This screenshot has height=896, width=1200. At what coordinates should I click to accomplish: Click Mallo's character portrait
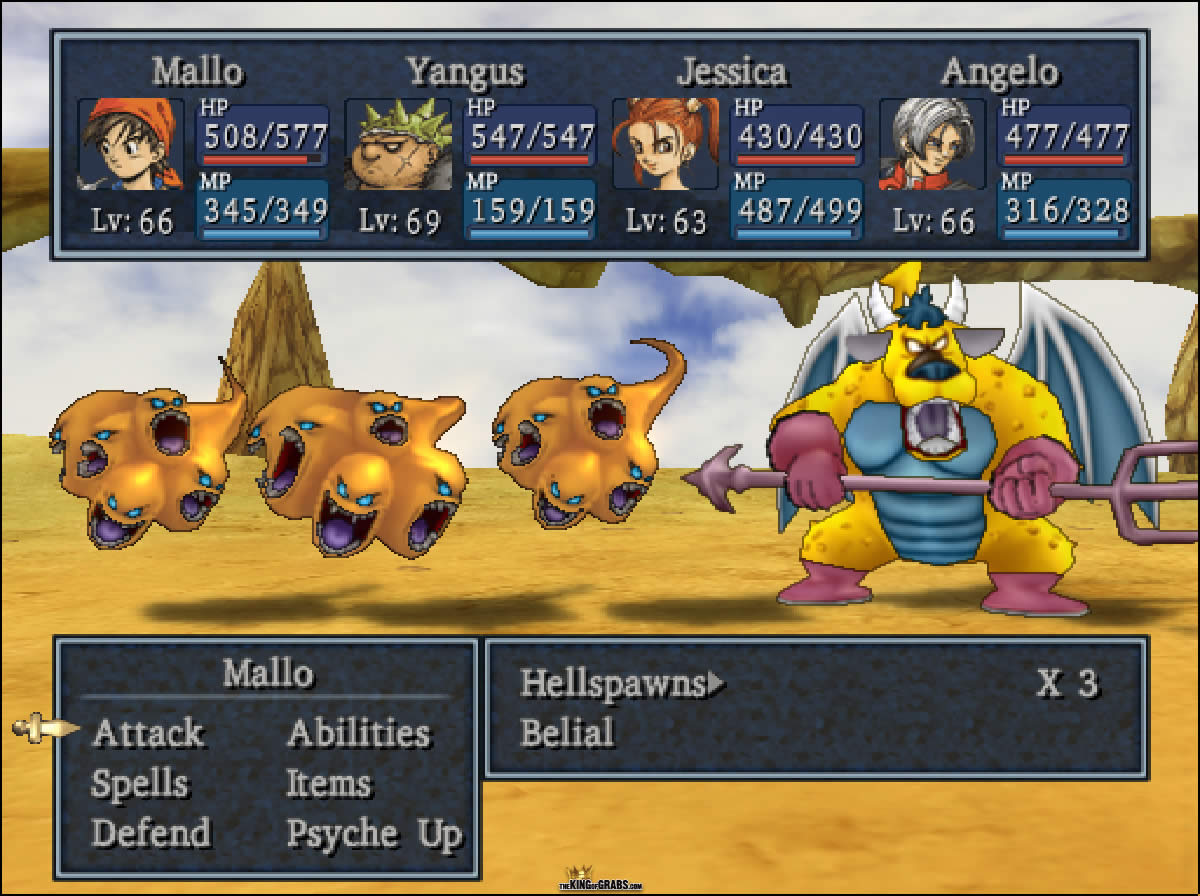tap(131, 144)
